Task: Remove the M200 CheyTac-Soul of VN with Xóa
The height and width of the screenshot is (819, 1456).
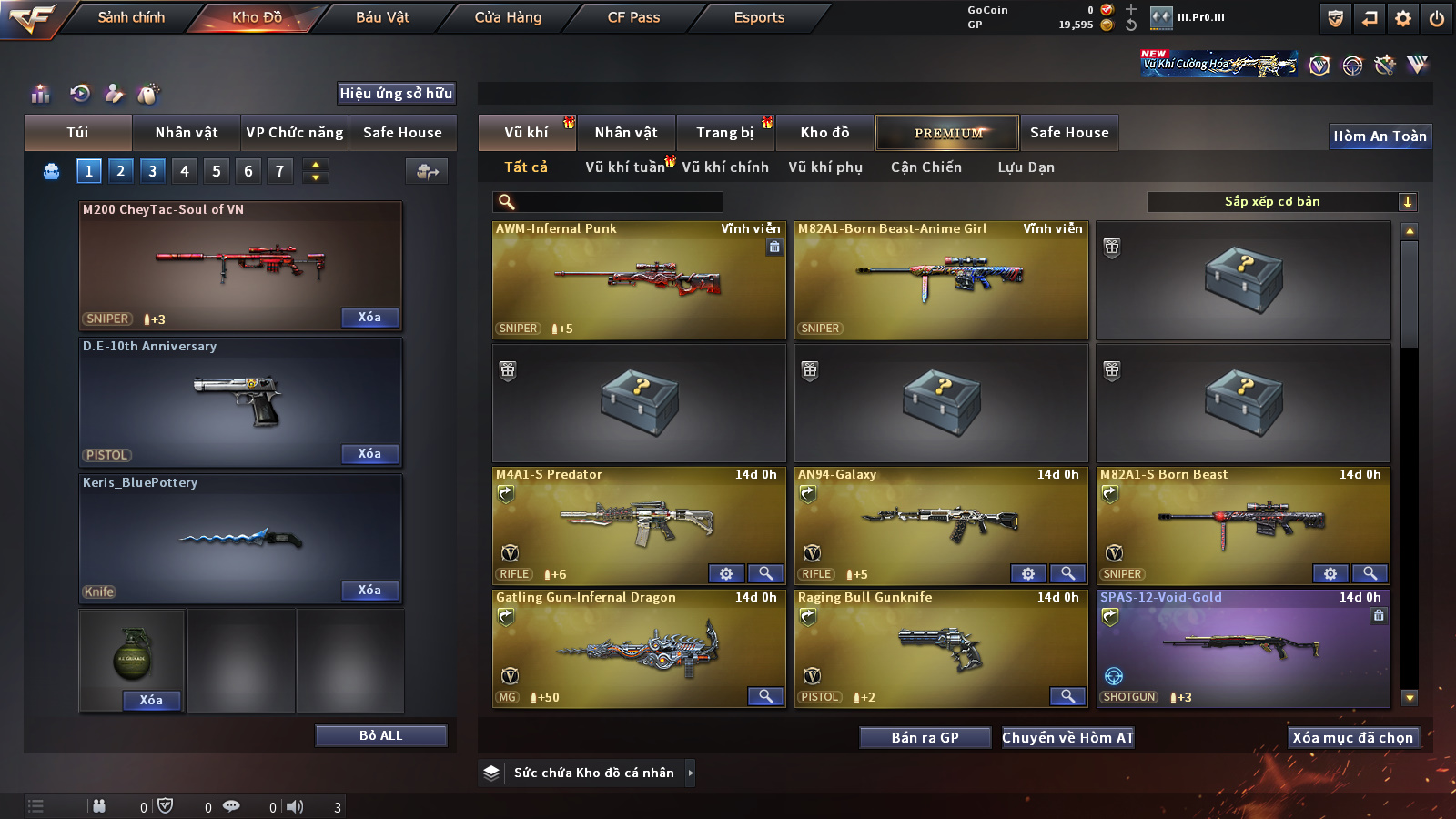Action: click(369, 318)
